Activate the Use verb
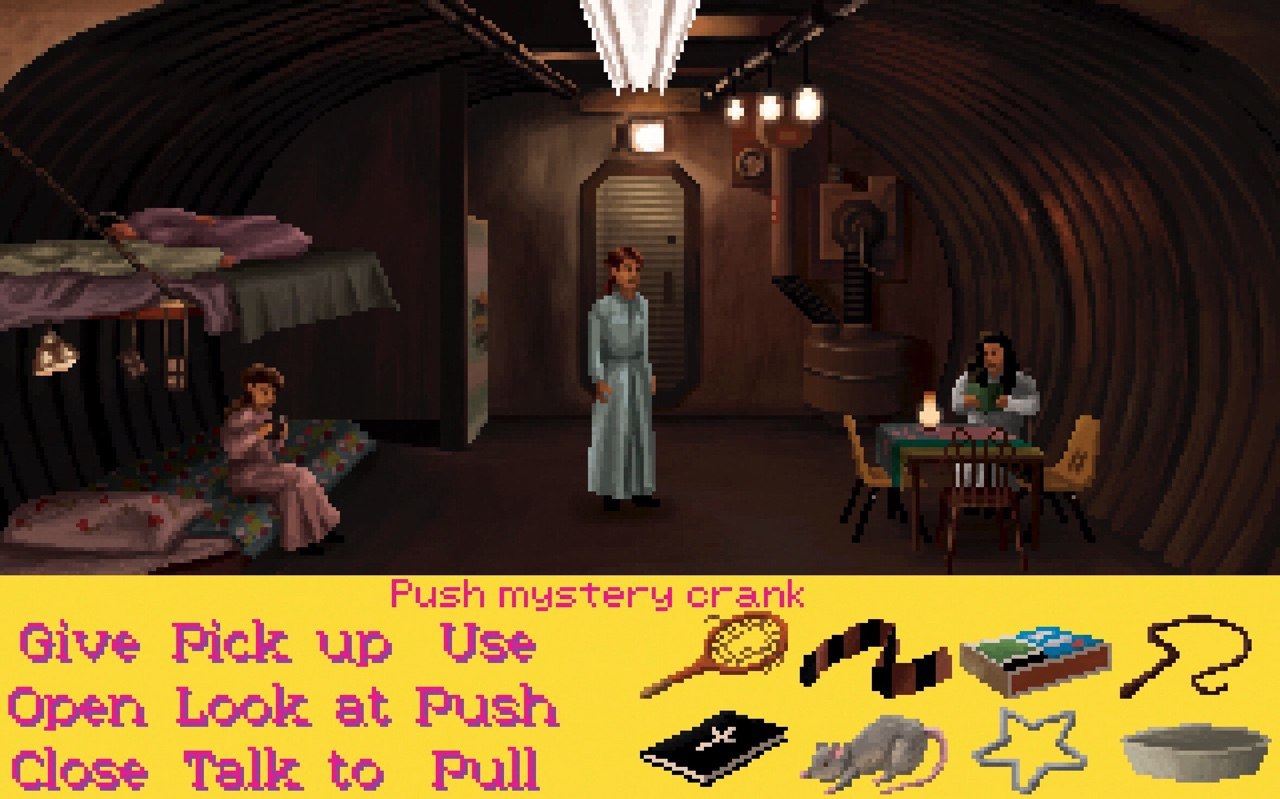 tap(488, 645)
